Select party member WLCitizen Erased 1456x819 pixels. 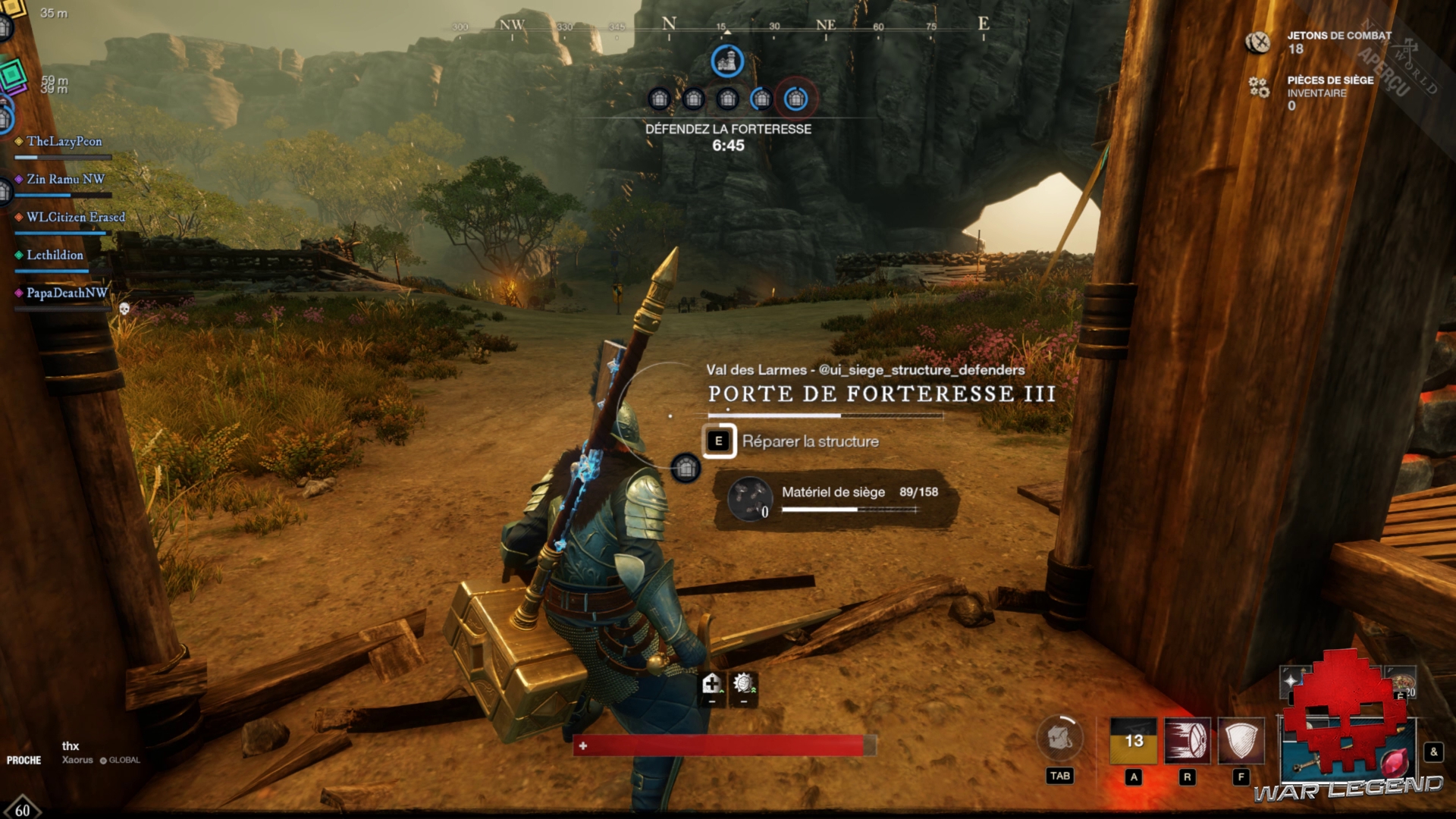pyautogui.click(x=75, y=218)
